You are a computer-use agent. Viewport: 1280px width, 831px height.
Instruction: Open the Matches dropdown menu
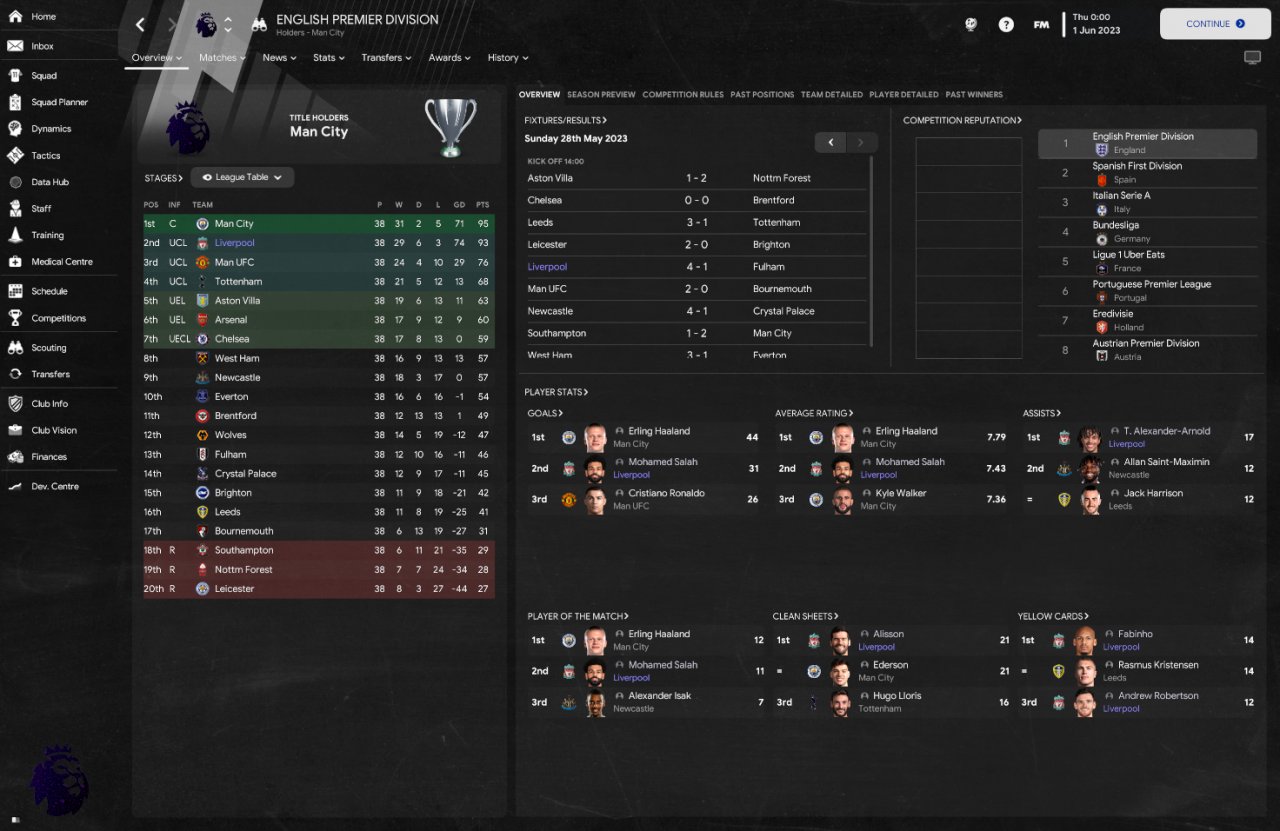[x=222, y=58]
